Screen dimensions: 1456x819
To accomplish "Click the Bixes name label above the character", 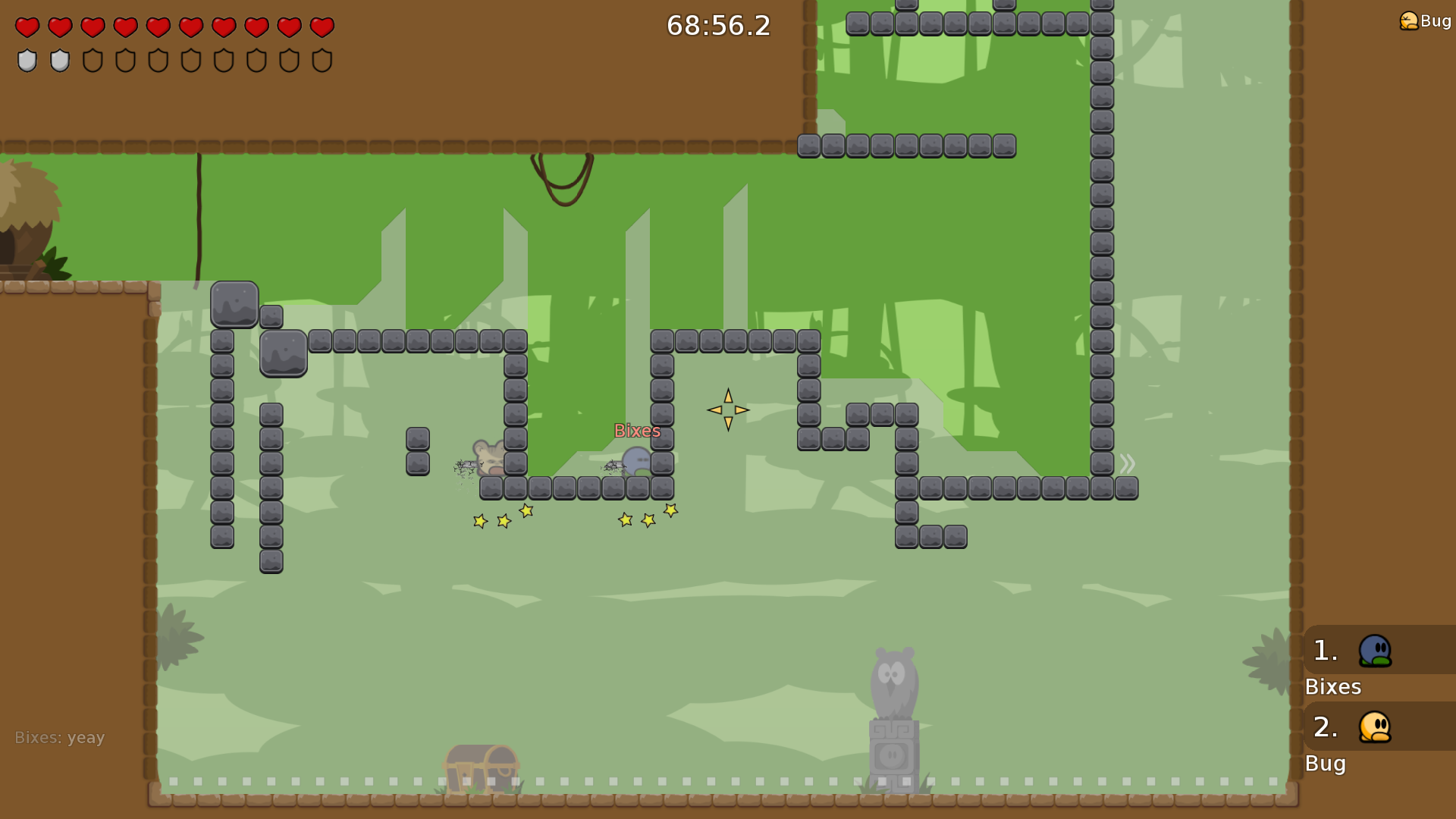I will click(637, 430).
